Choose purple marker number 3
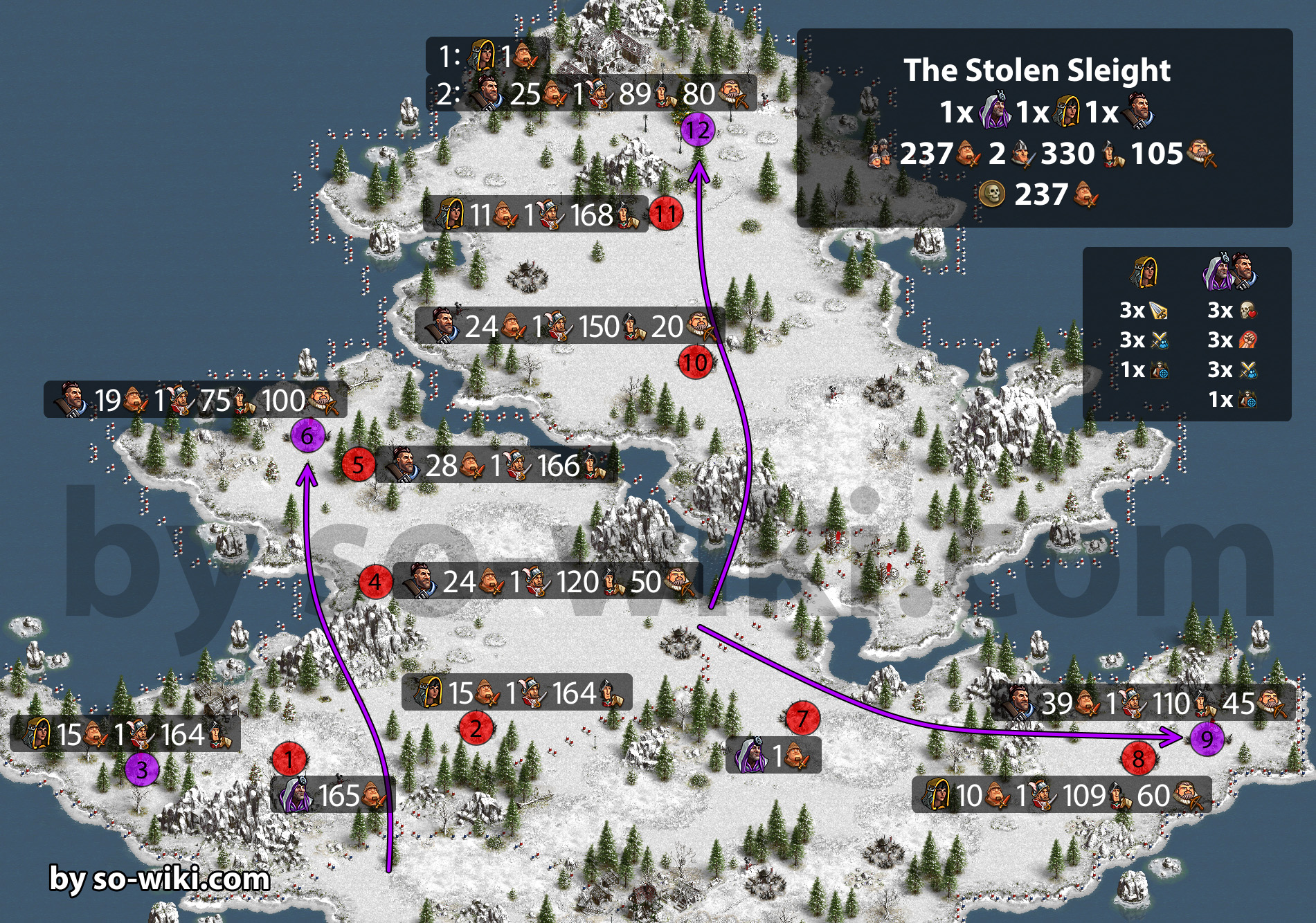The width and height of the screenshot is (1316, 923). coord(142,769)
